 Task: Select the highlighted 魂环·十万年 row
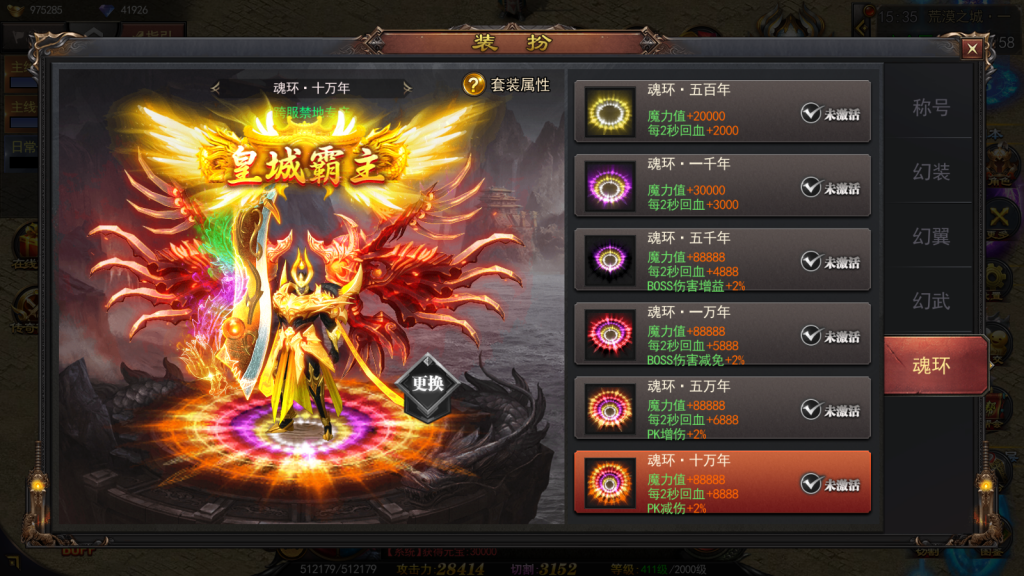721,481
